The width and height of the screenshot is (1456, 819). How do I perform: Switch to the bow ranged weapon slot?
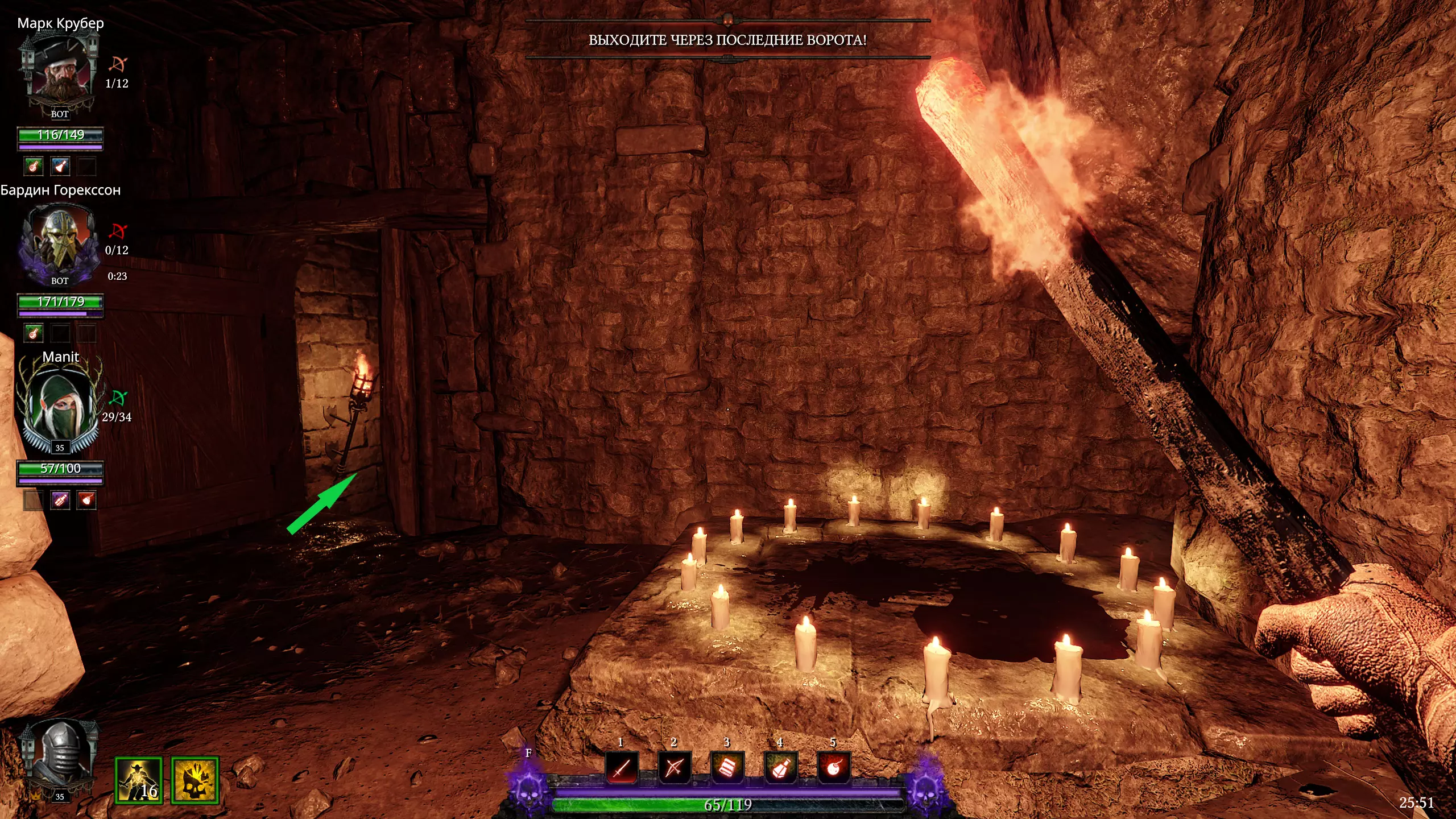675,768
